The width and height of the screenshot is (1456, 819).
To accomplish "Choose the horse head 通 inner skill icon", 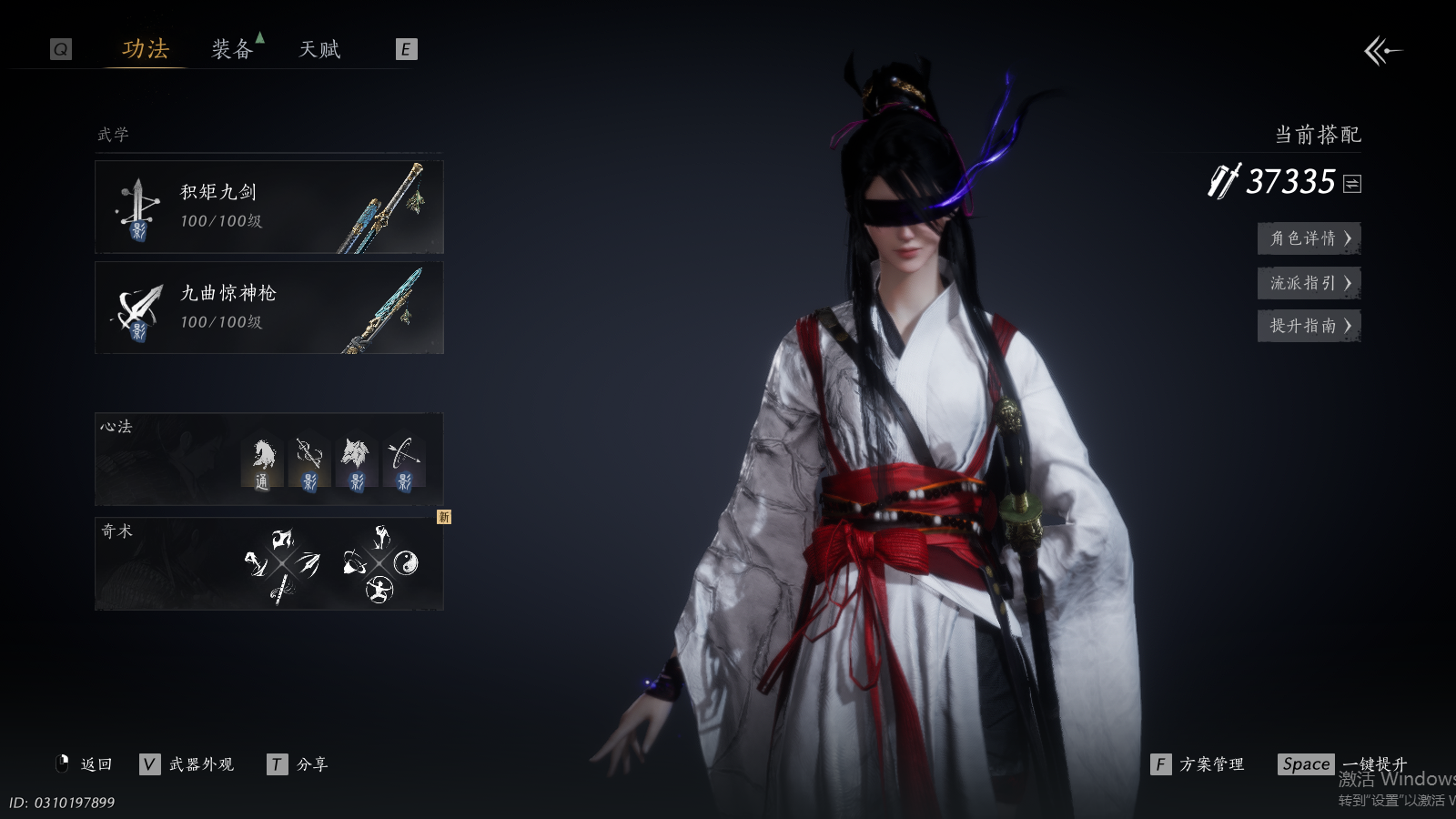I will click(263, 463).
